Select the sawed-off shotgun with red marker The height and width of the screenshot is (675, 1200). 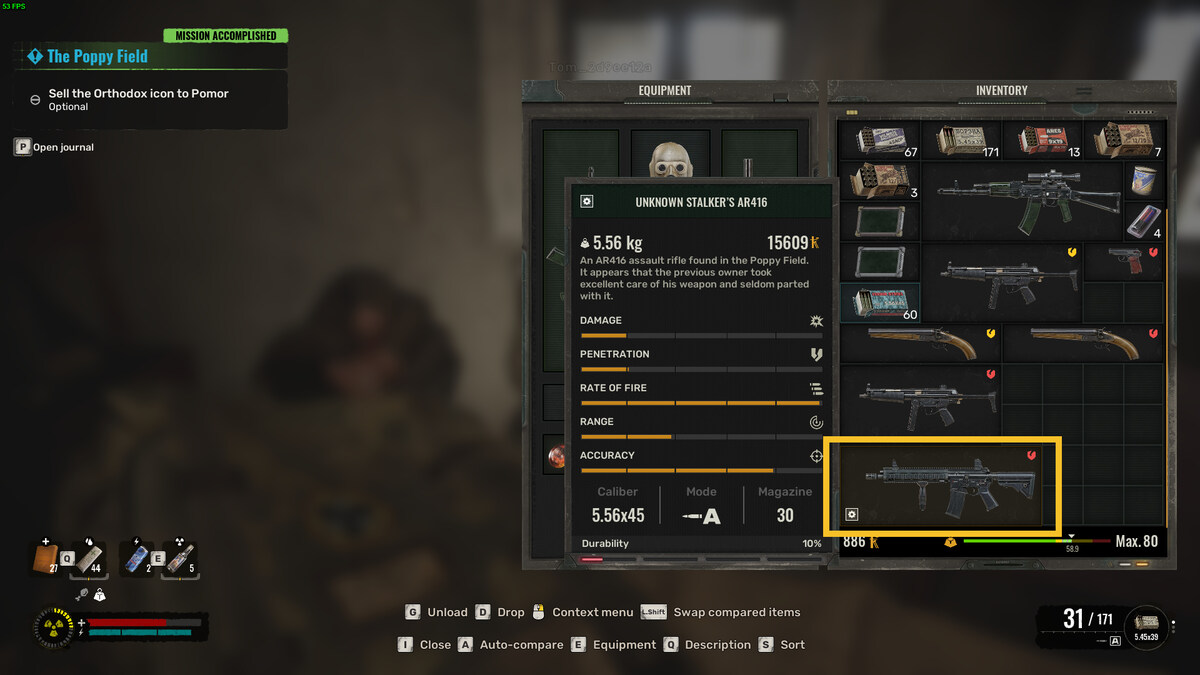[1084, 343]
